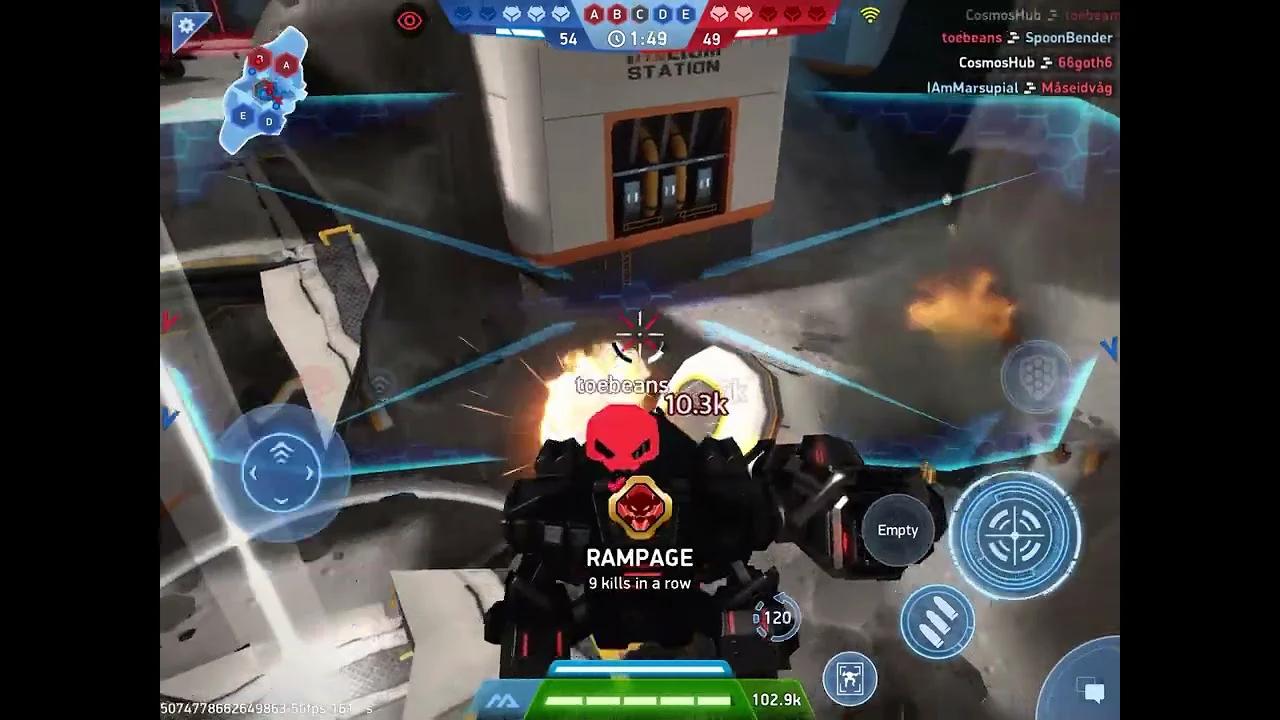This screenshot has width=1280, height=720.
Task: Activate the quad shield ability icon
Action: [1036, 377]
